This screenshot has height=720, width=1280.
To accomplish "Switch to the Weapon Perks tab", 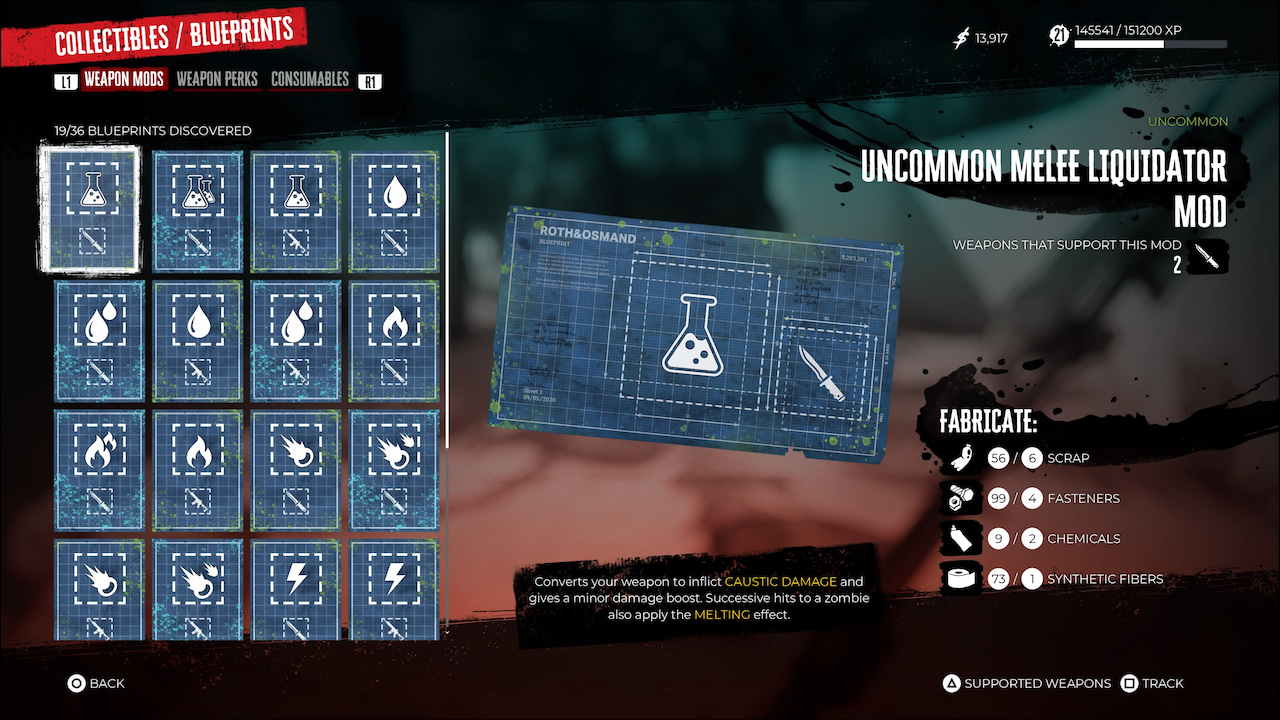I will point(218,79).
